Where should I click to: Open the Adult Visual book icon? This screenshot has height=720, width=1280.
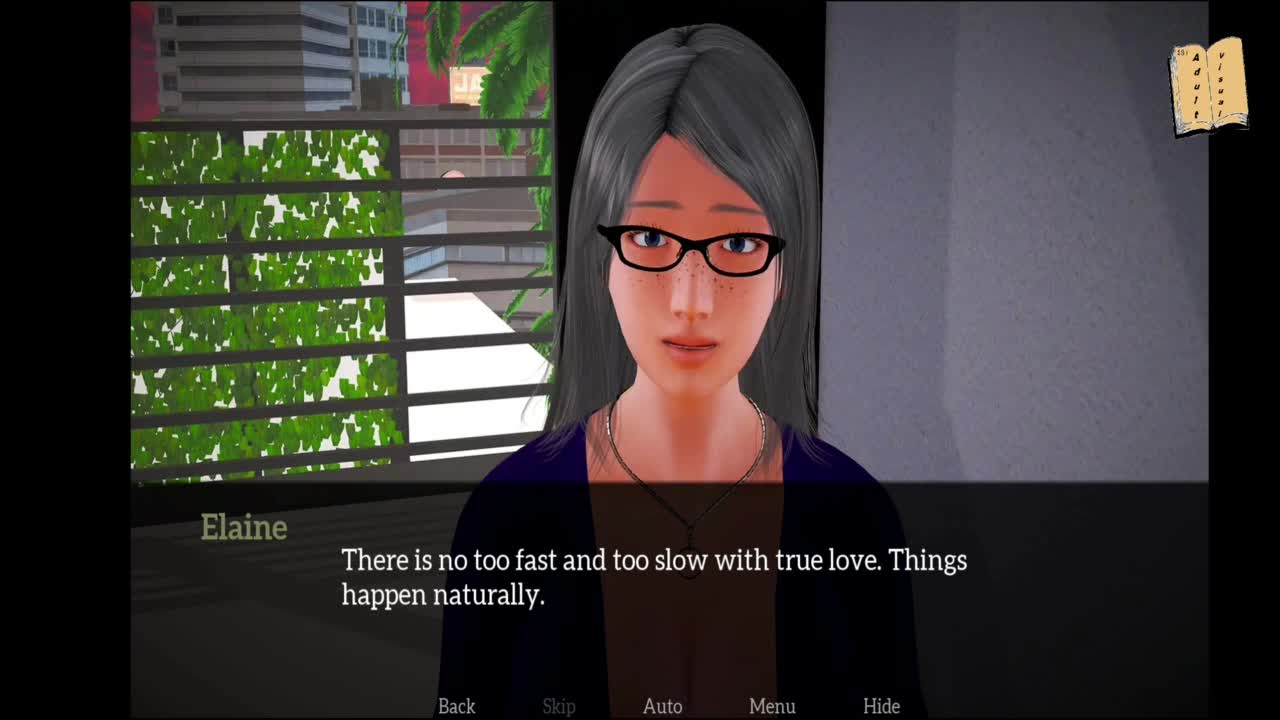[x=1209, y=87]
